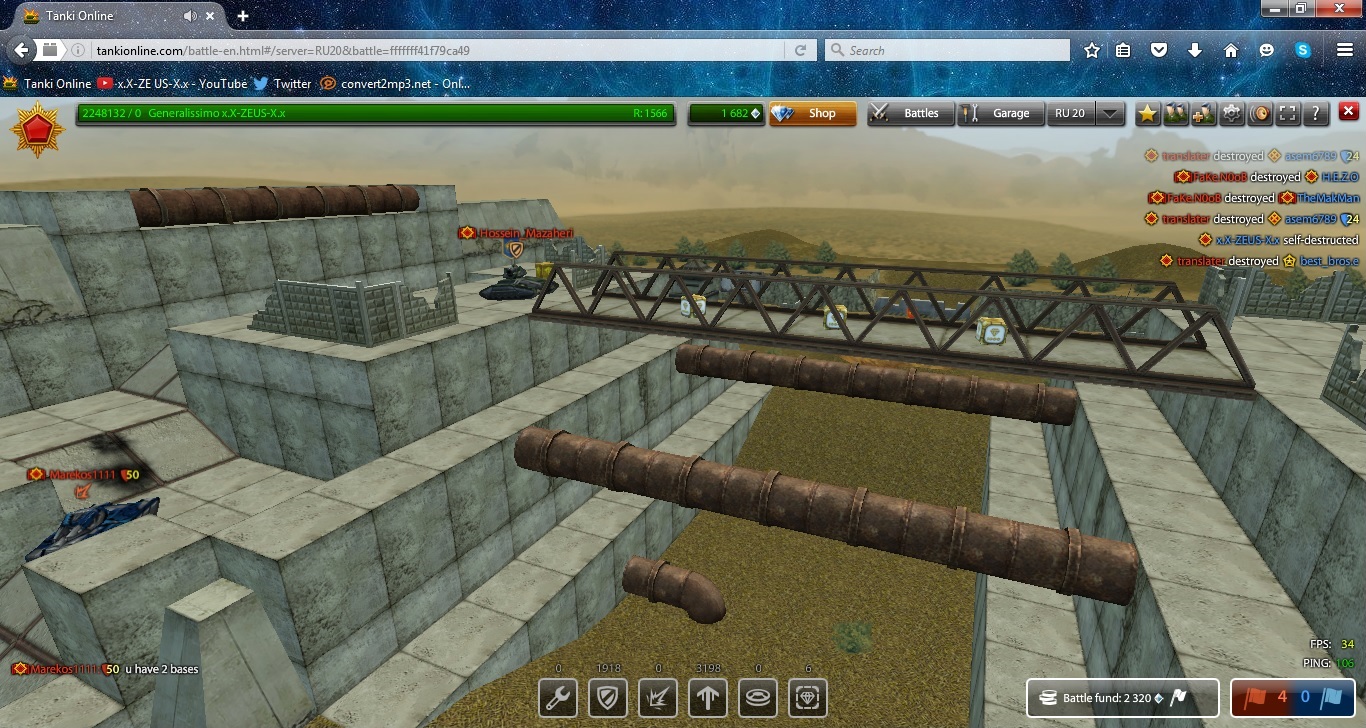Place a mine from the supply bar
The width and height of the screenshot is (1366, 728).
[758, 698]
